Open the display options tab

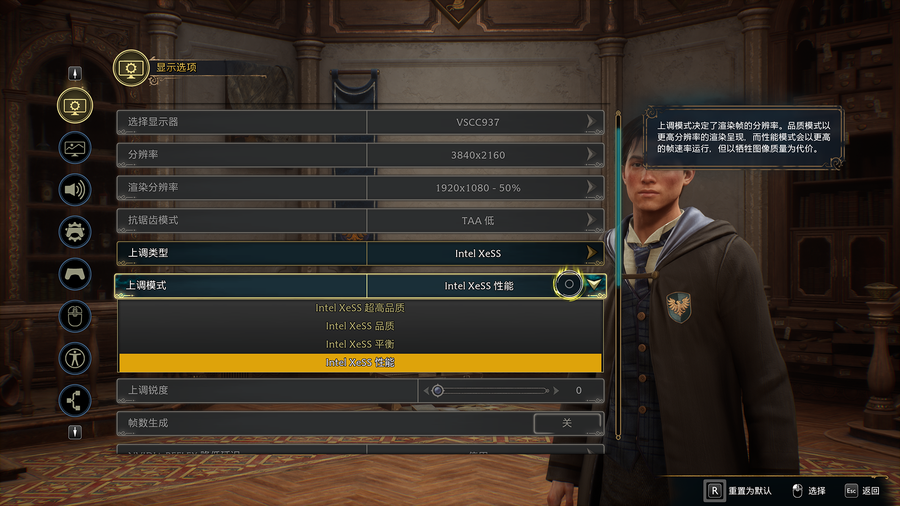(x=75, y=105)
